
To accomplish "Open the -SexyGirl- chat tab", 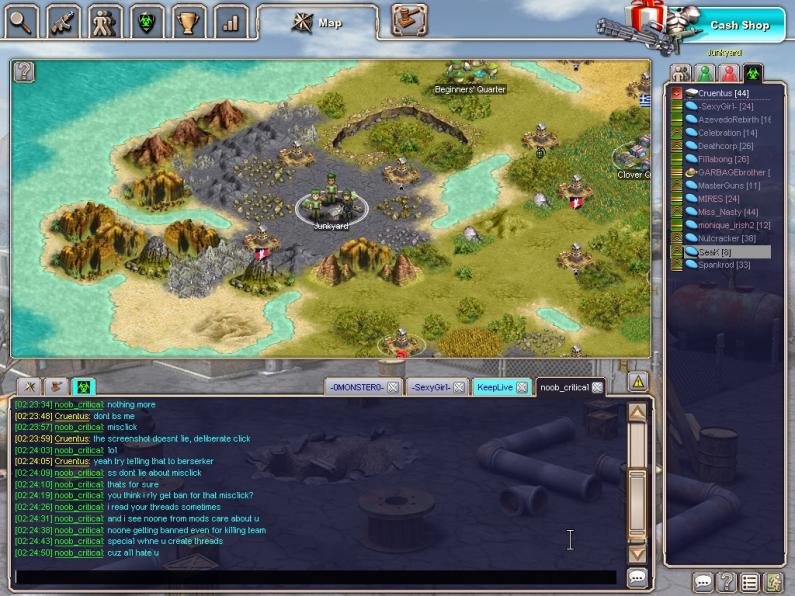I will coord(431,387).
